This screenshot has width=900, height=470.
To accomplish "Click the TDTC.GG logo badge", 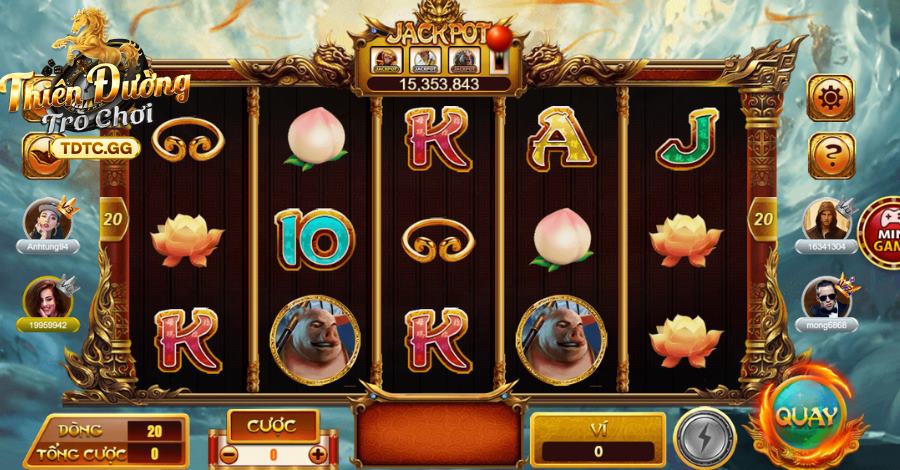I will [x=84, y=147].
